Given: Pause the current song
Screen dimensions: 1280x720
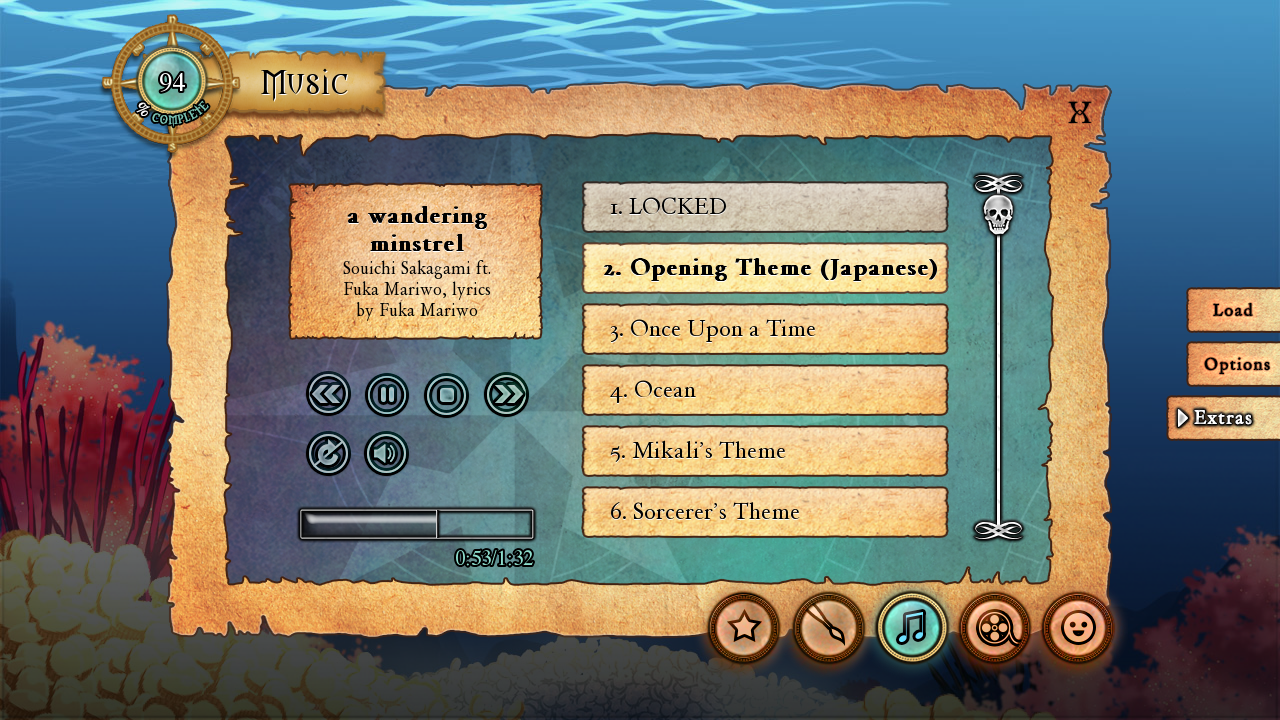Looking at the screenshot, I should (x=387, y=394).
